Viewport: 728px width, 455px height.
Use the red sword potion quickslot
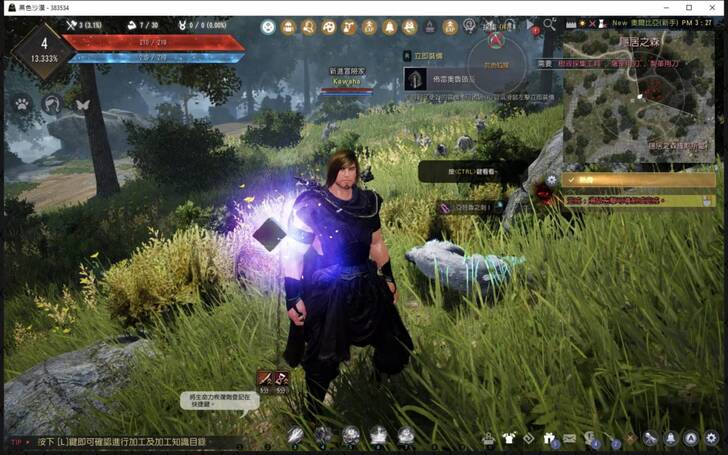tap(265, 378)
